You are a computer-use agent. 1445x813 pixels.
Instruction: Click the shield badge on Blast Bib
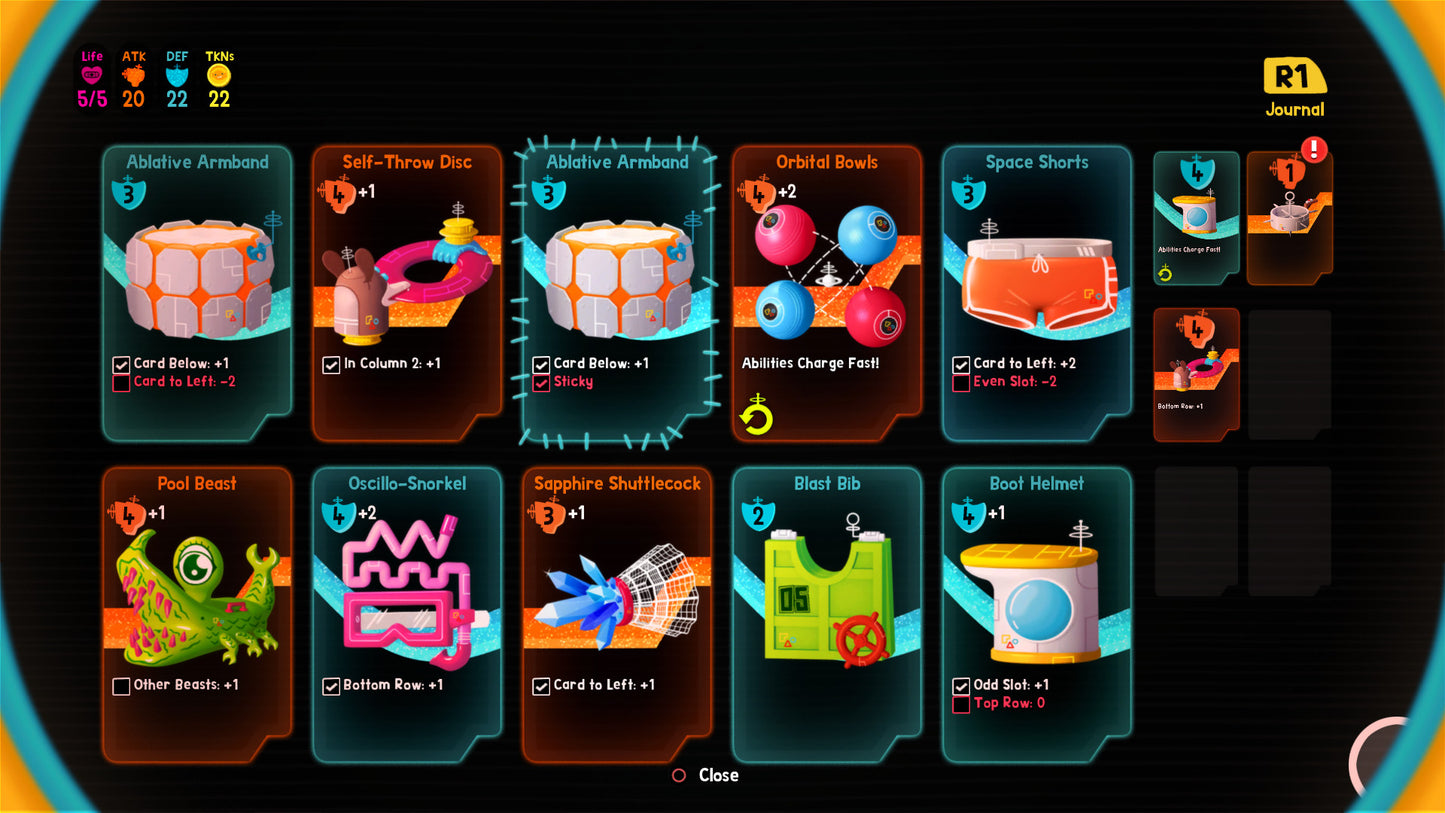[x=758, y=515]
